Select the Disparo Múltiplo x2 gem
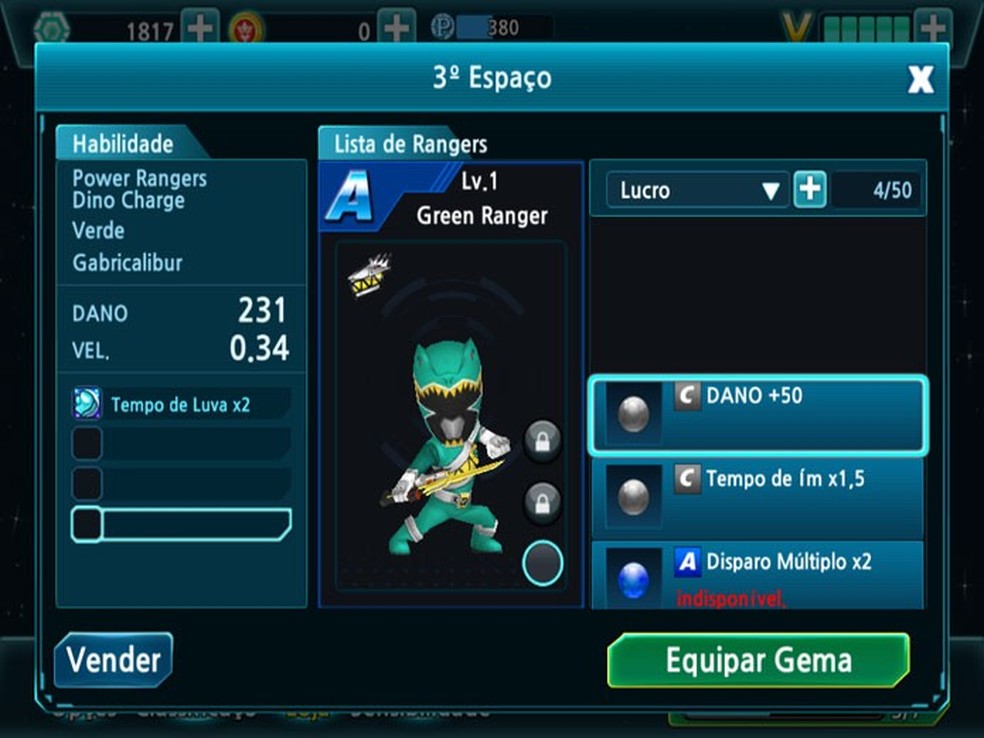This screenshot has width=984, height=738. (757, 576)
